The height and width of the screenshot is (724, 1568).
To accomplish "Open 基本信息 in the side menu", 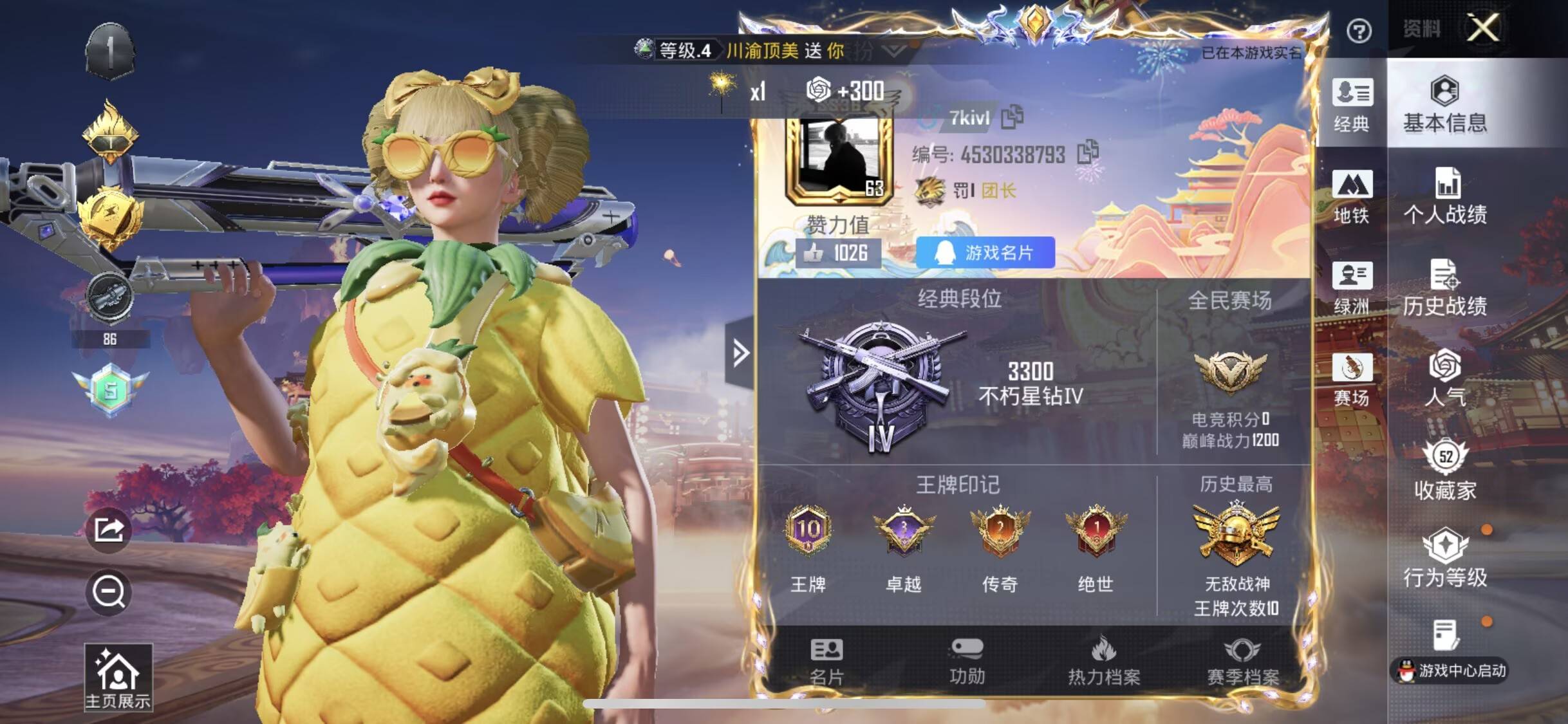I will point(1445,104).
